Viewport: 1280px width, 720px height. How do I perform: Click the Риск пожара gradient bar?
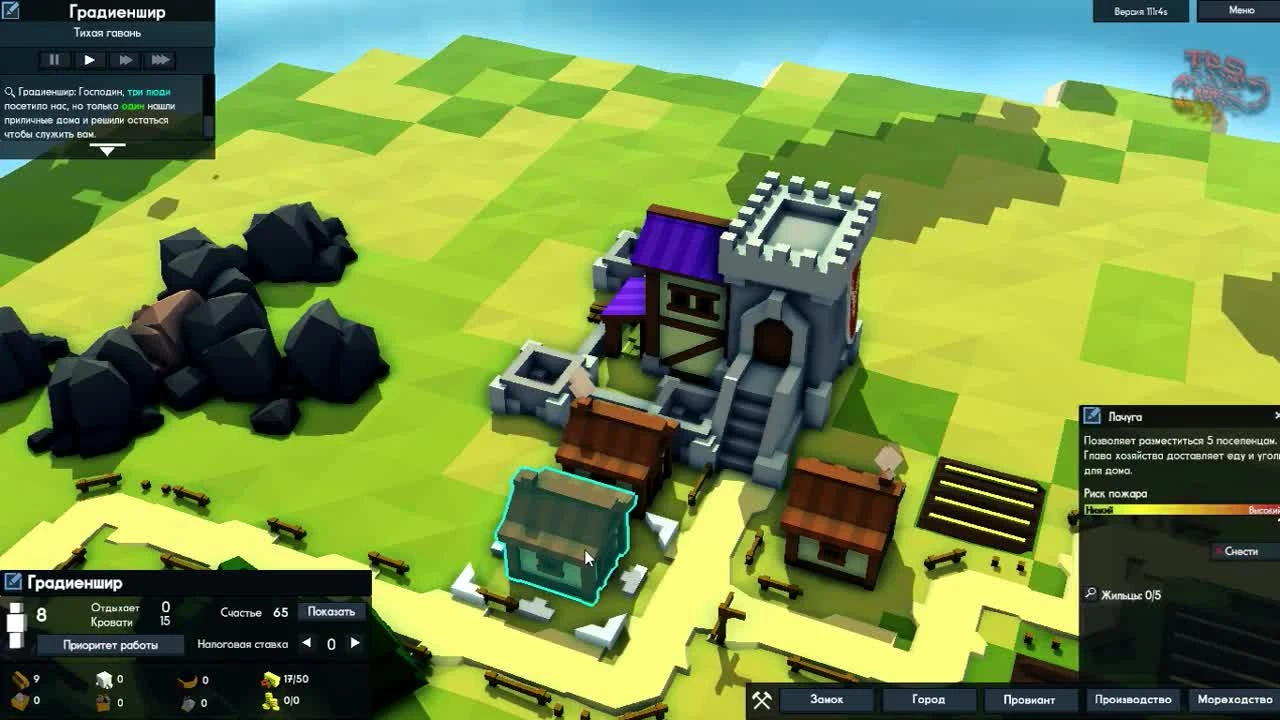coord(1180,510)
